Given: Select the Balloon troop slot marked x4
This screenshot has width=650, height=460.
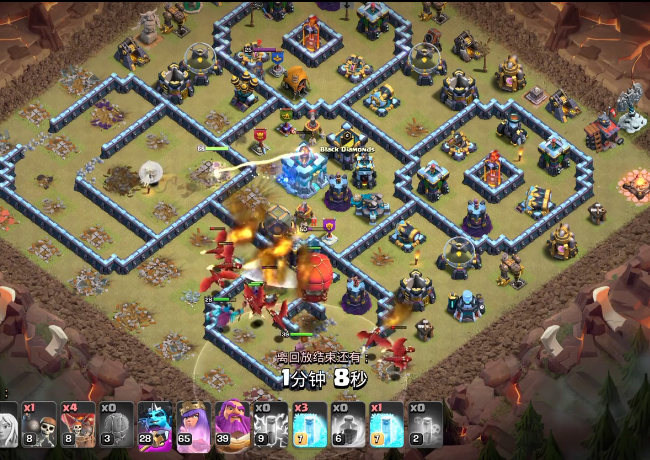Looking at the screenshot, I should click(77, 423).
